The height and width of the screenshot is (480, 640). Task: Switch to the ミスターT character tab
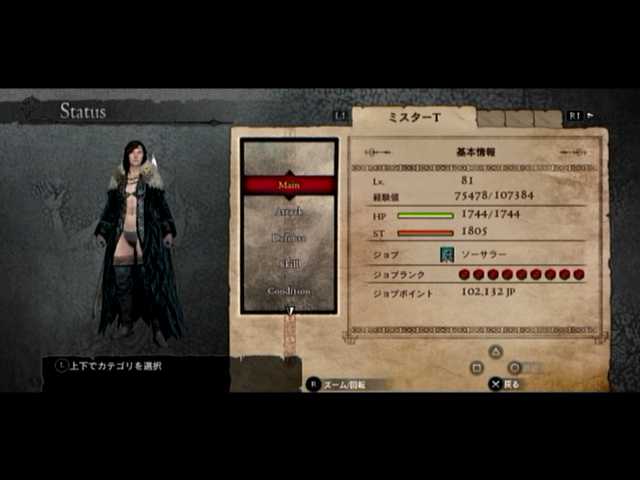(412, 117)
